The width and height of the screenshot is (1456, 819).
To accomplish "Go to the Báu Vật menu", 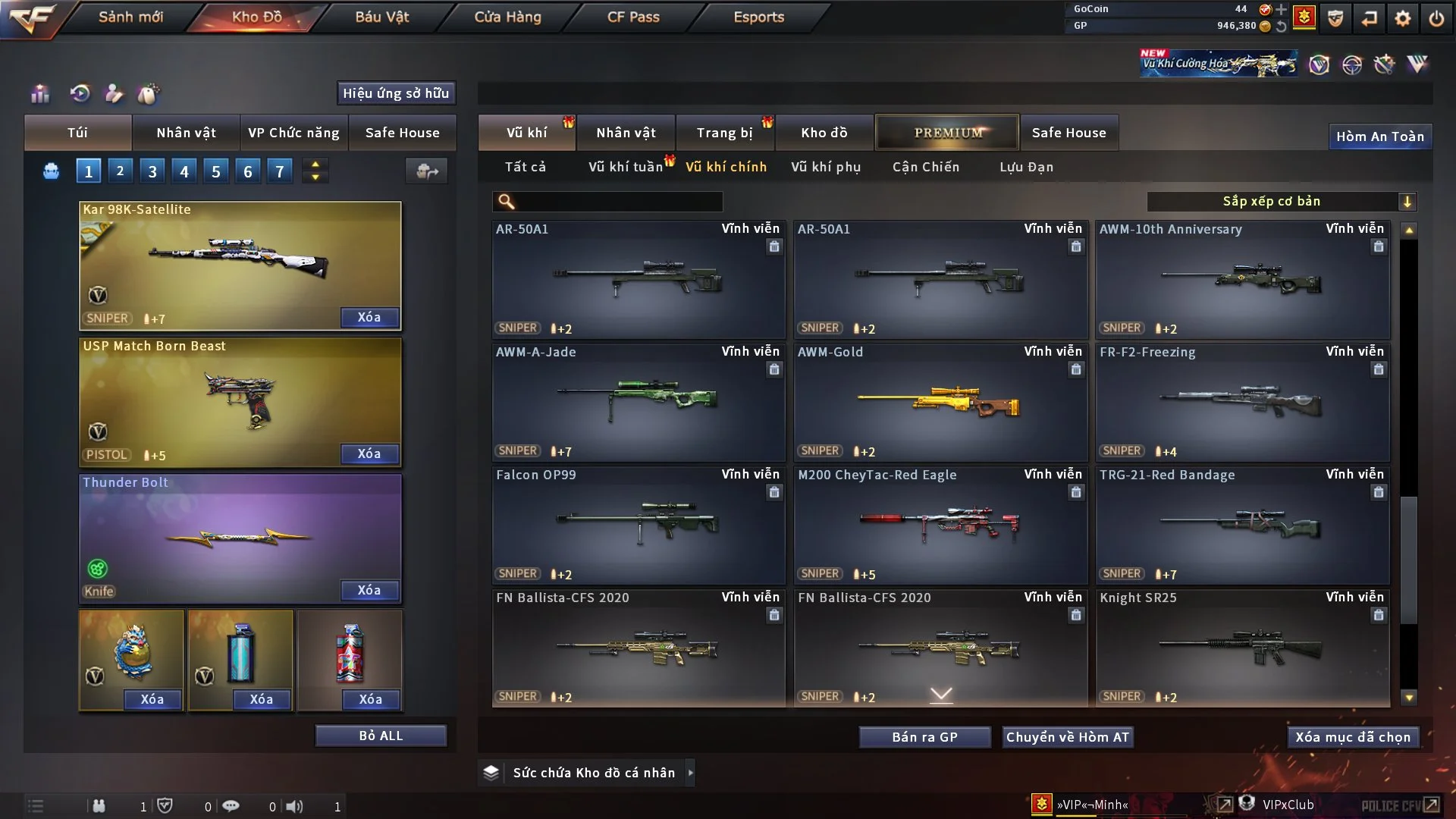I will tap(381, 17).
